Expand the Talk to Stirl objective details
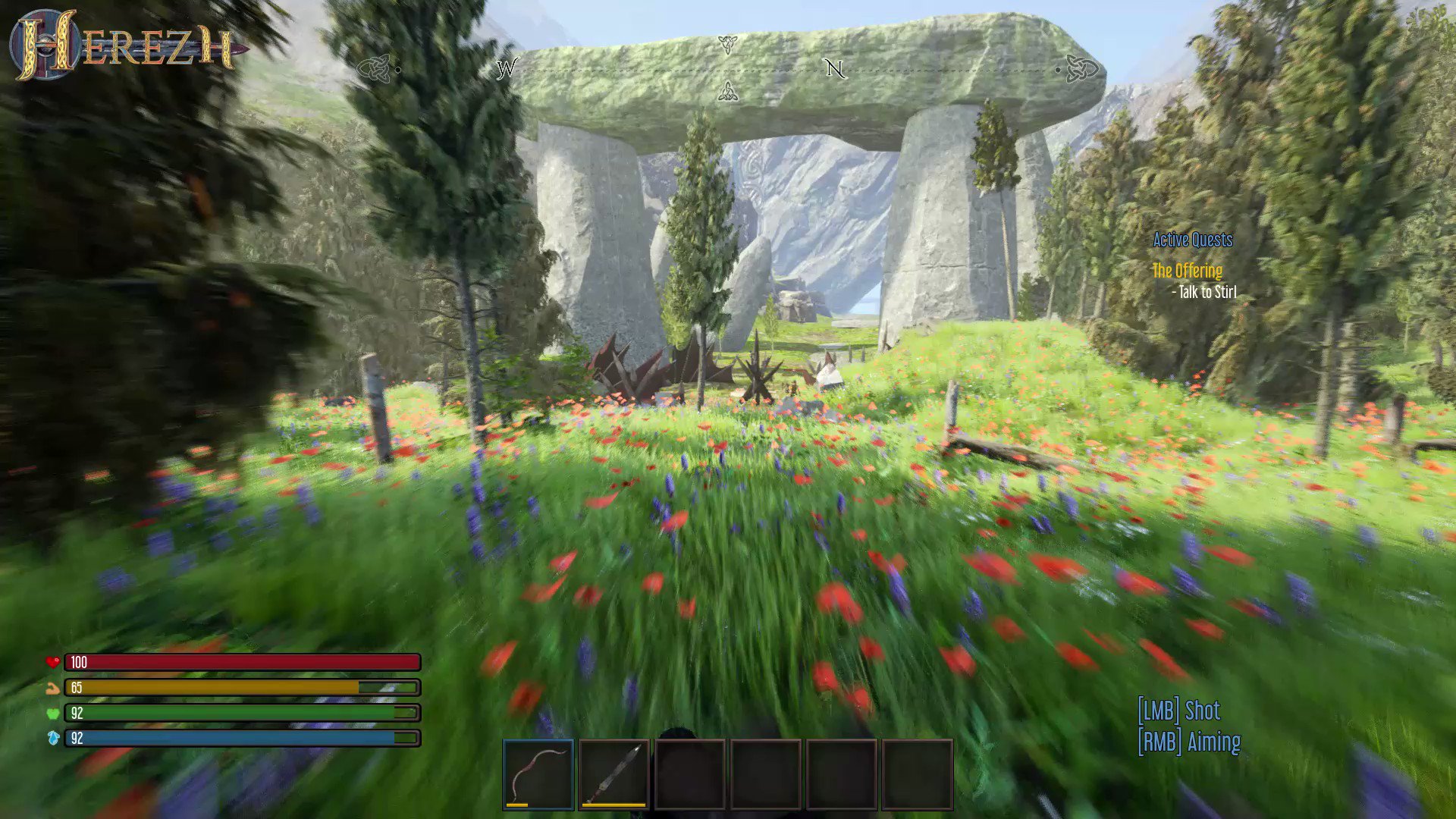The width and height of the screenshot is (1456, 819). [x=1204, y=290]
